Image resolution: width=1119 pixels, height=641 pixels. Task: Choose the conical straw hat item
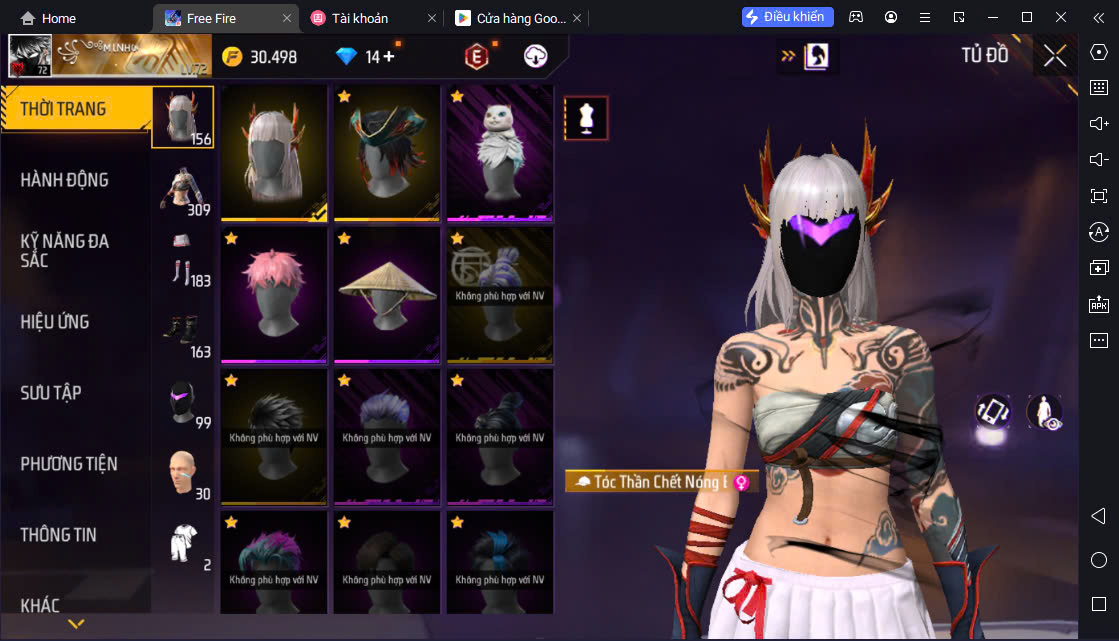click(387, 294)
